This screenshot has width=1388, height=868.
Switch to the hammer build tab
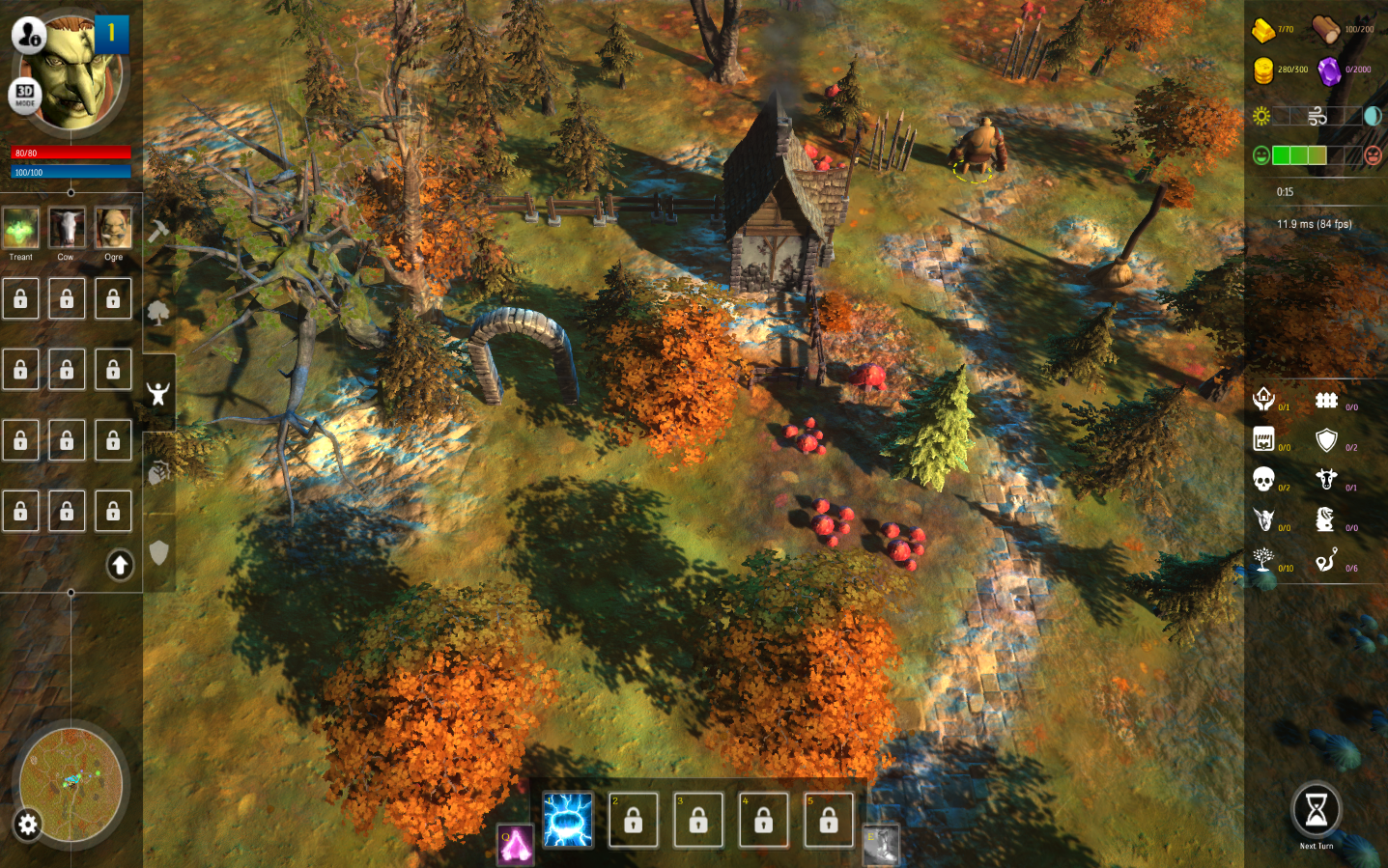[x=158, y=230]
